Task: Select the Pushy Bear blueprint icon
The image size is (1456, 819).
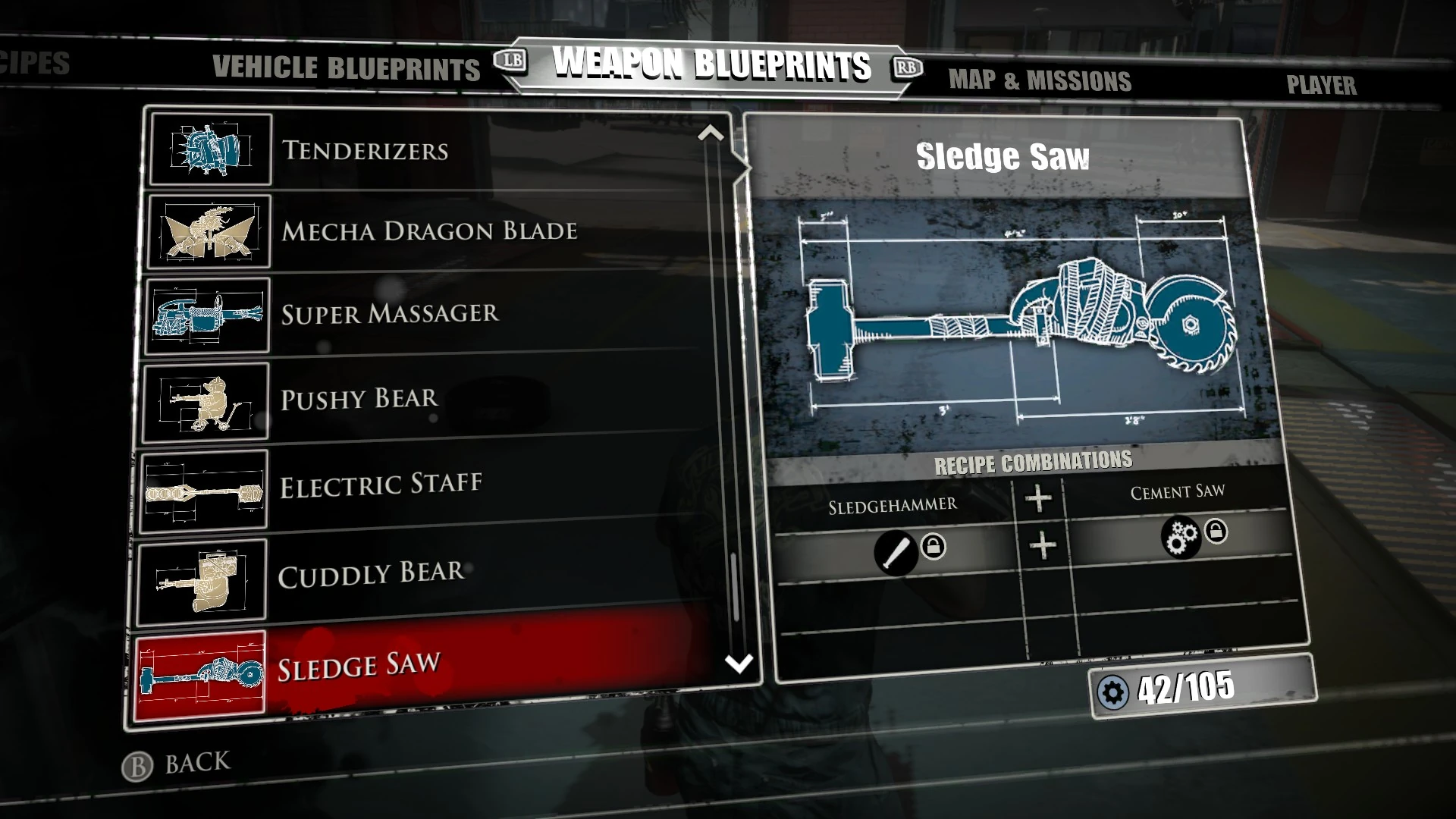Action: [x=206, y=401]
